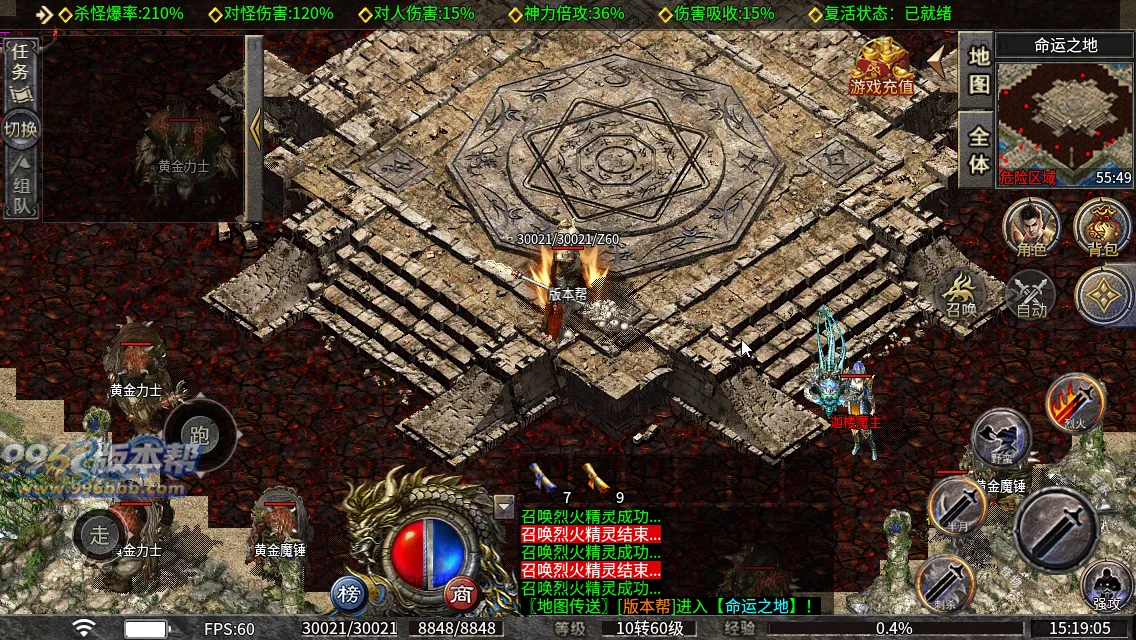
Task: Activate the 半月 half-moon slash skill
Action: [x=957, y=505]
